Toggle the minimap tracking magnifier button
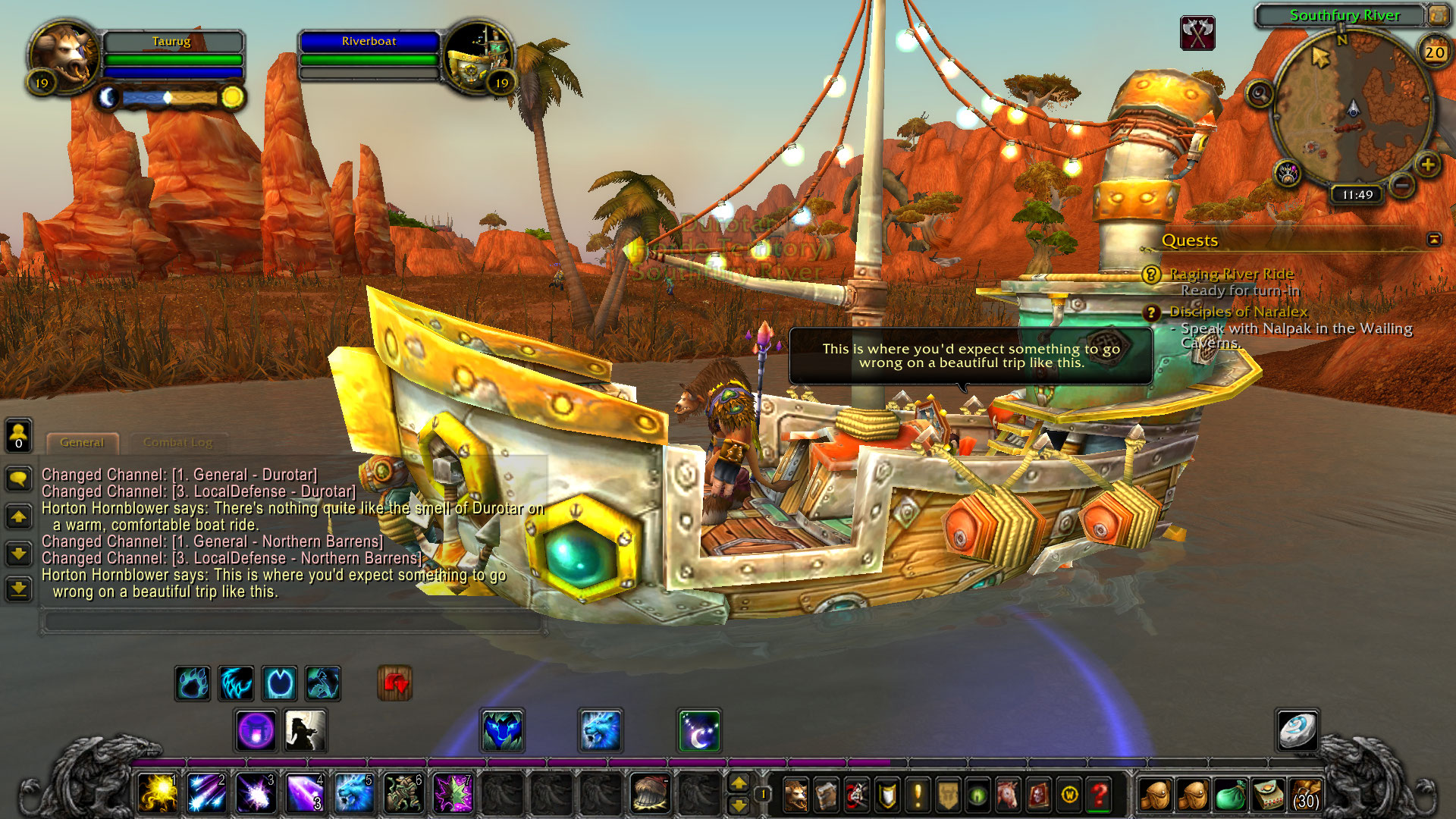The width and height of the screenshot is (1456, 819). coord(1260,94)
